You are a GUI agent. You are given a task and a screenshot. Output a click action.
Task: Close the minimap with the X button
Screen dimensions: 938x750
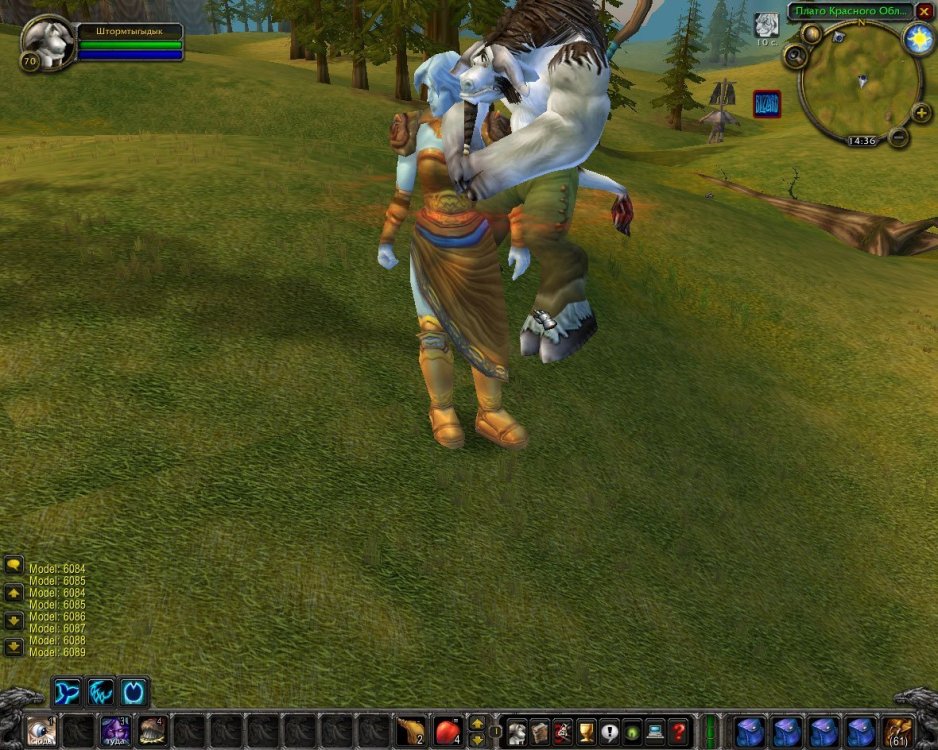(x=924, y=12)
